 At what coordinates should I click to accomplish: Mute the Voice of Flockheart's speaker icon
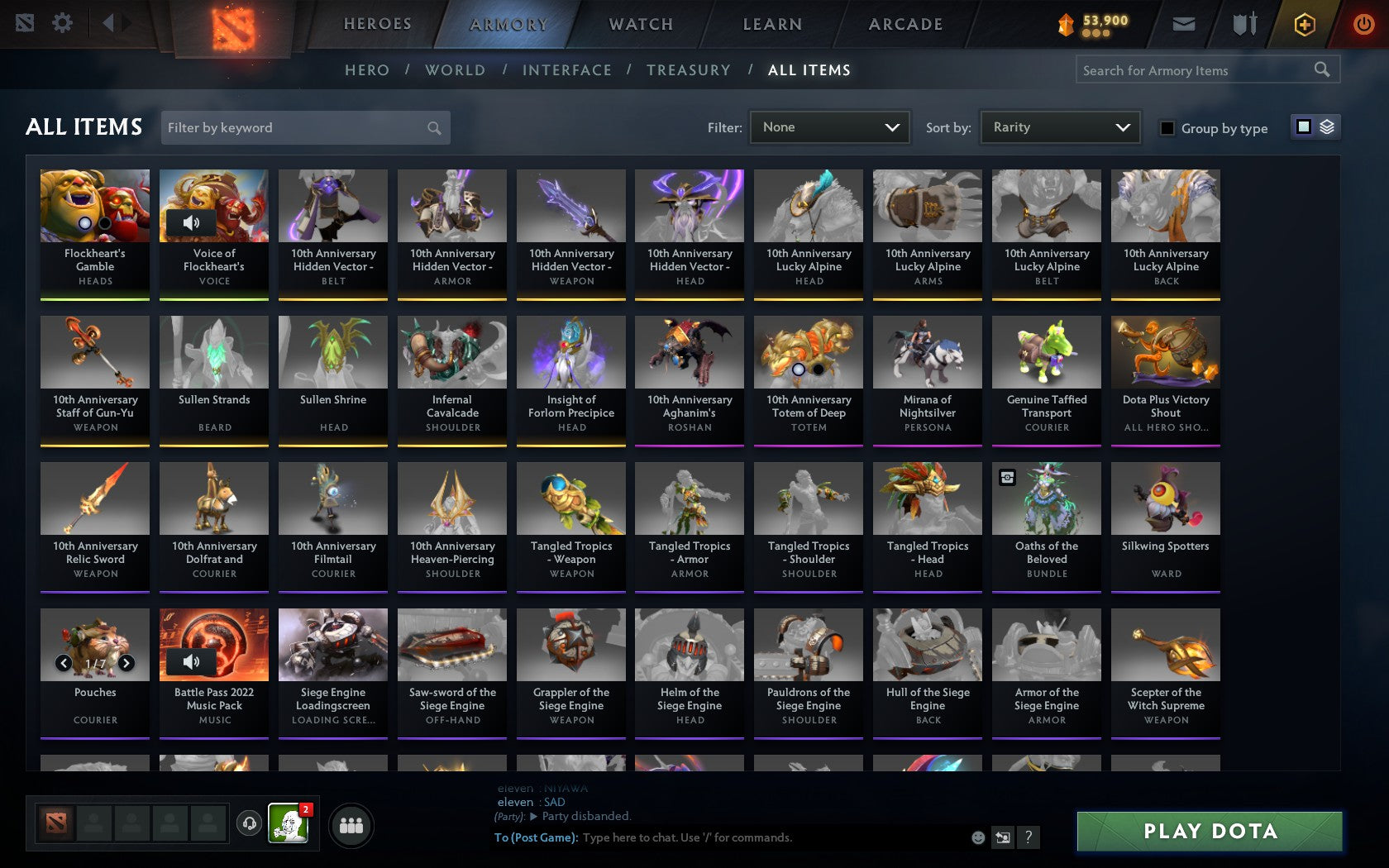tap(193, 222)
